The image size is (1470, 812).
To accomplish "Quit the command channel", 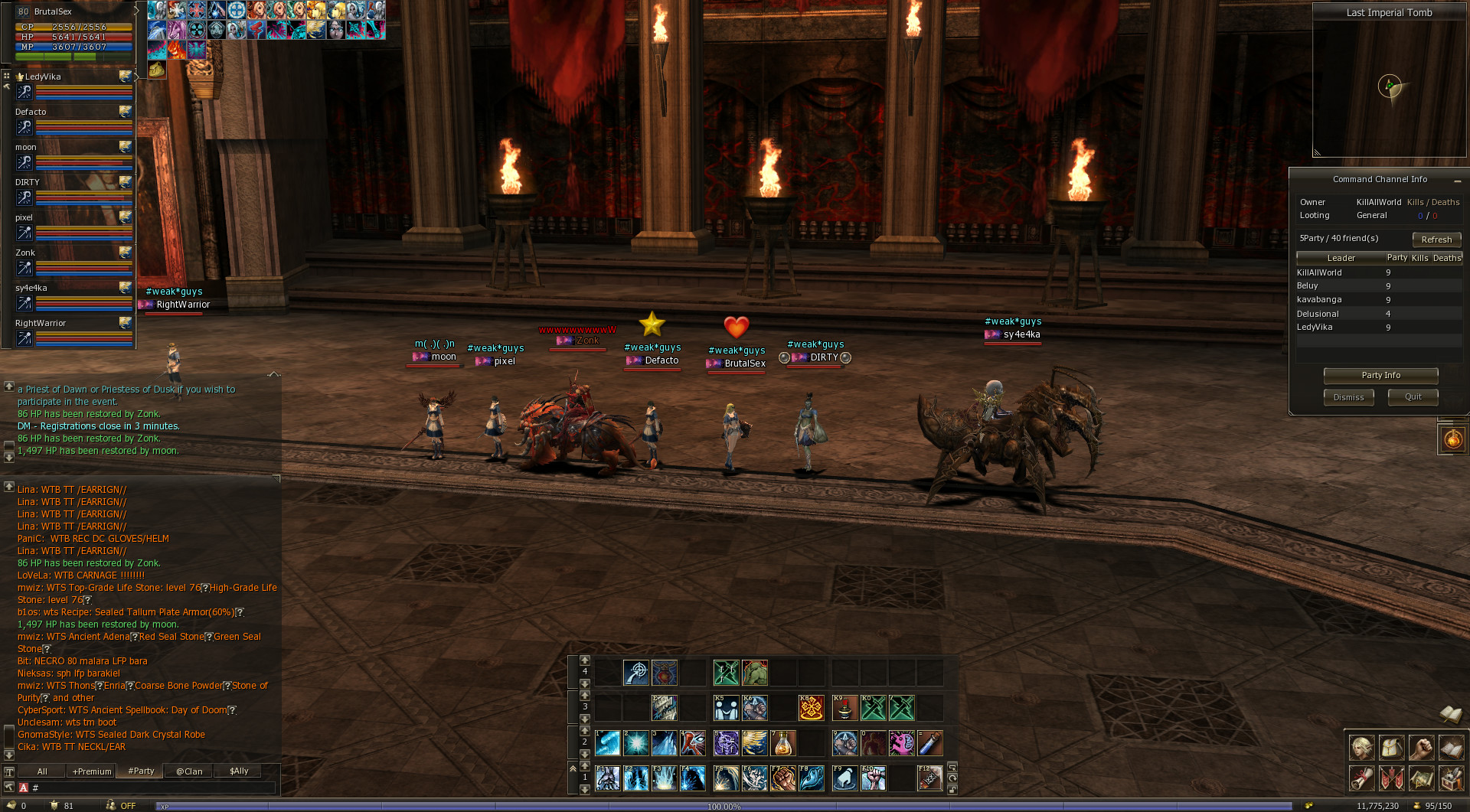I will [1413, 397].
